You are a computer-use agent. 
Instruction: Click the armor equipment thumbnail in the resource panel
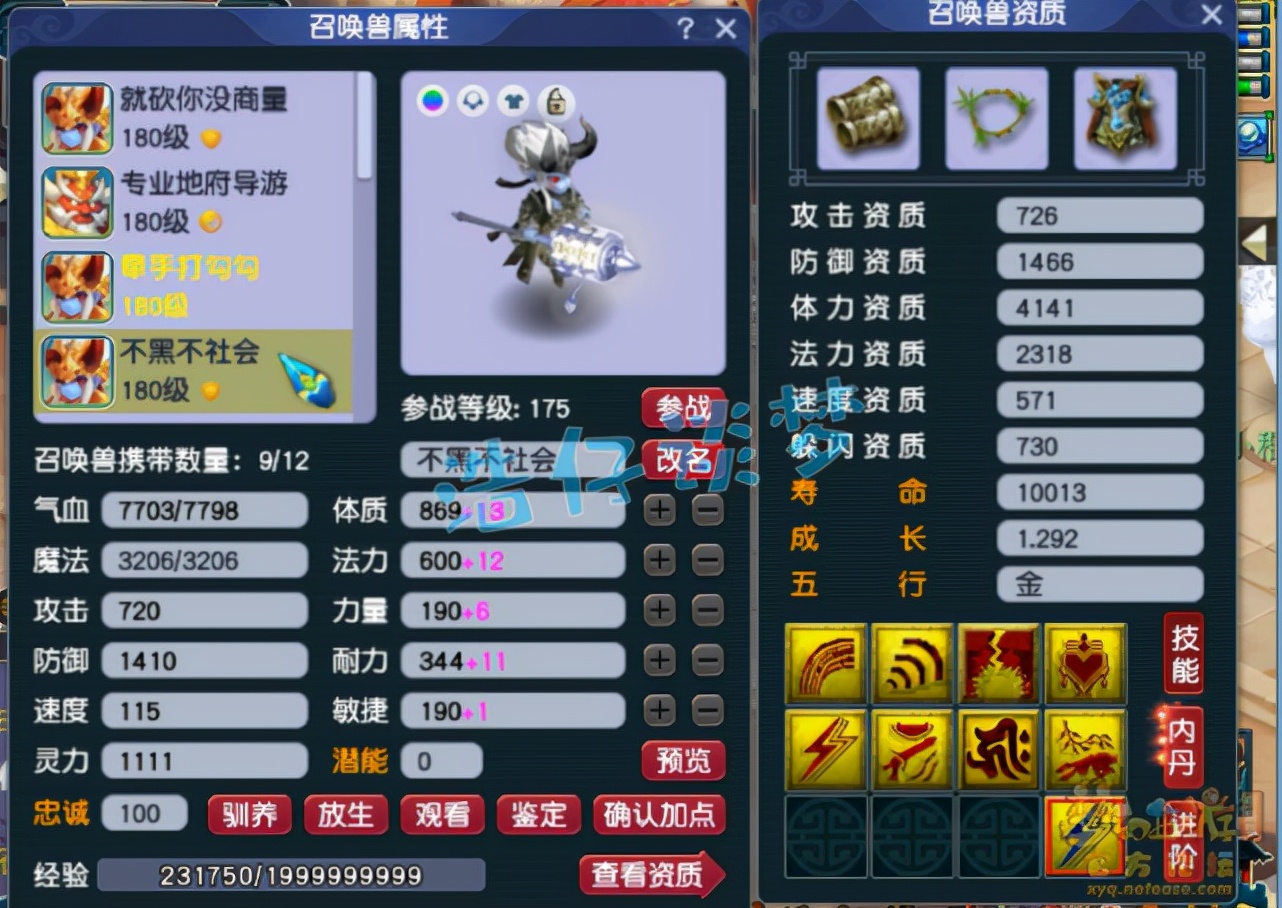click(1124, 117)
